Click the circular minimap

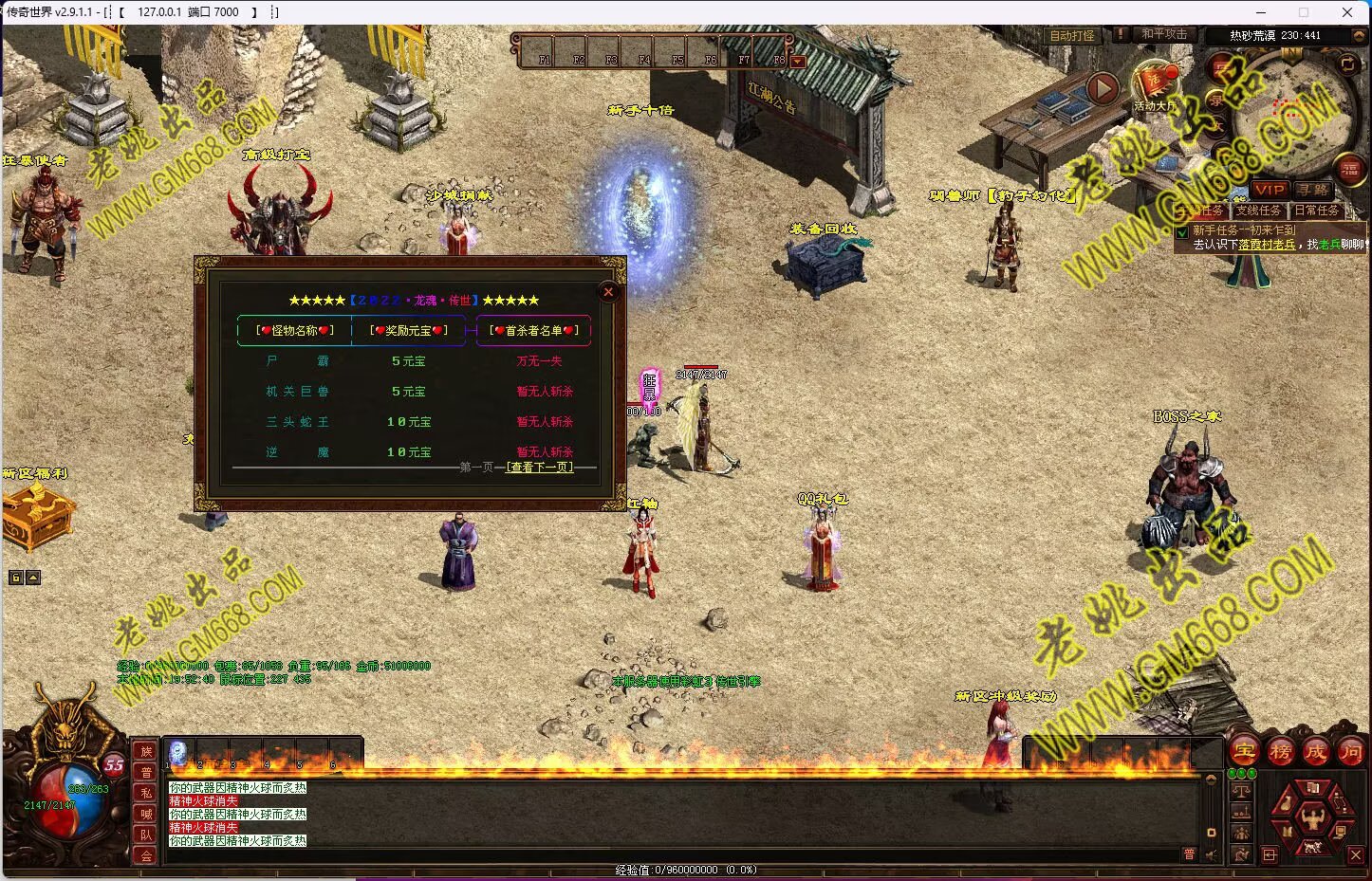point(1297,112)
